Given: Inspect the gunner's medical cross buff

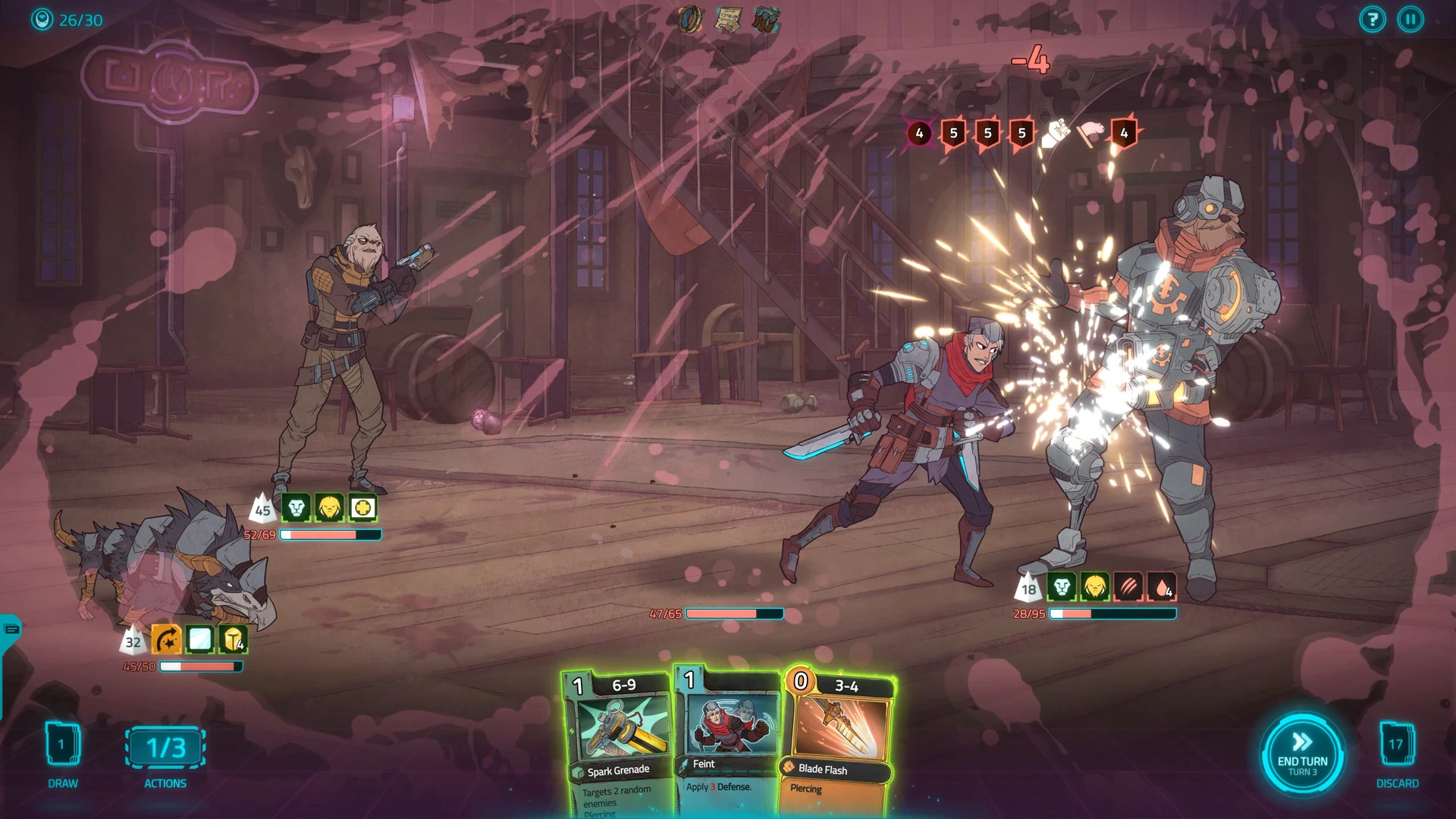Looking at the screenshot, I should [x=363, y=508].
